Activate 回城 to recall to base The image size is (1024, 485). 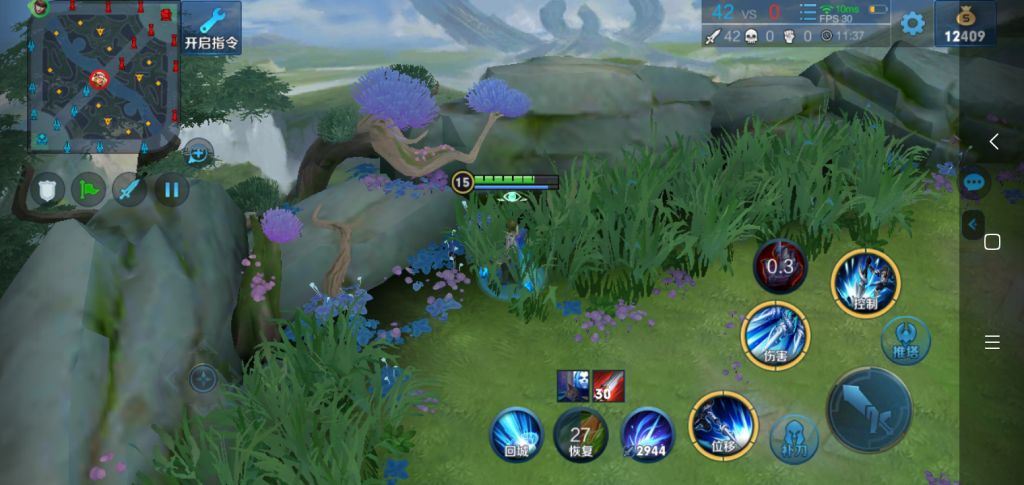(516, 436)
